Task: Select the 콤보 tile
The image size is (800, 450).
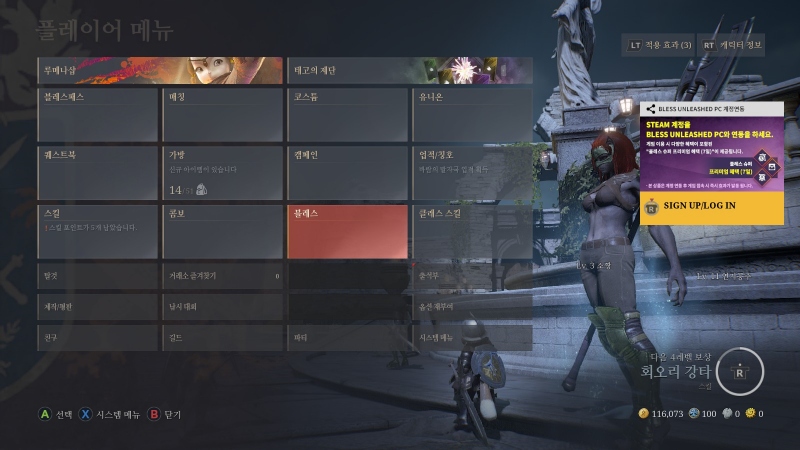Action: click(x=221, y=231)
